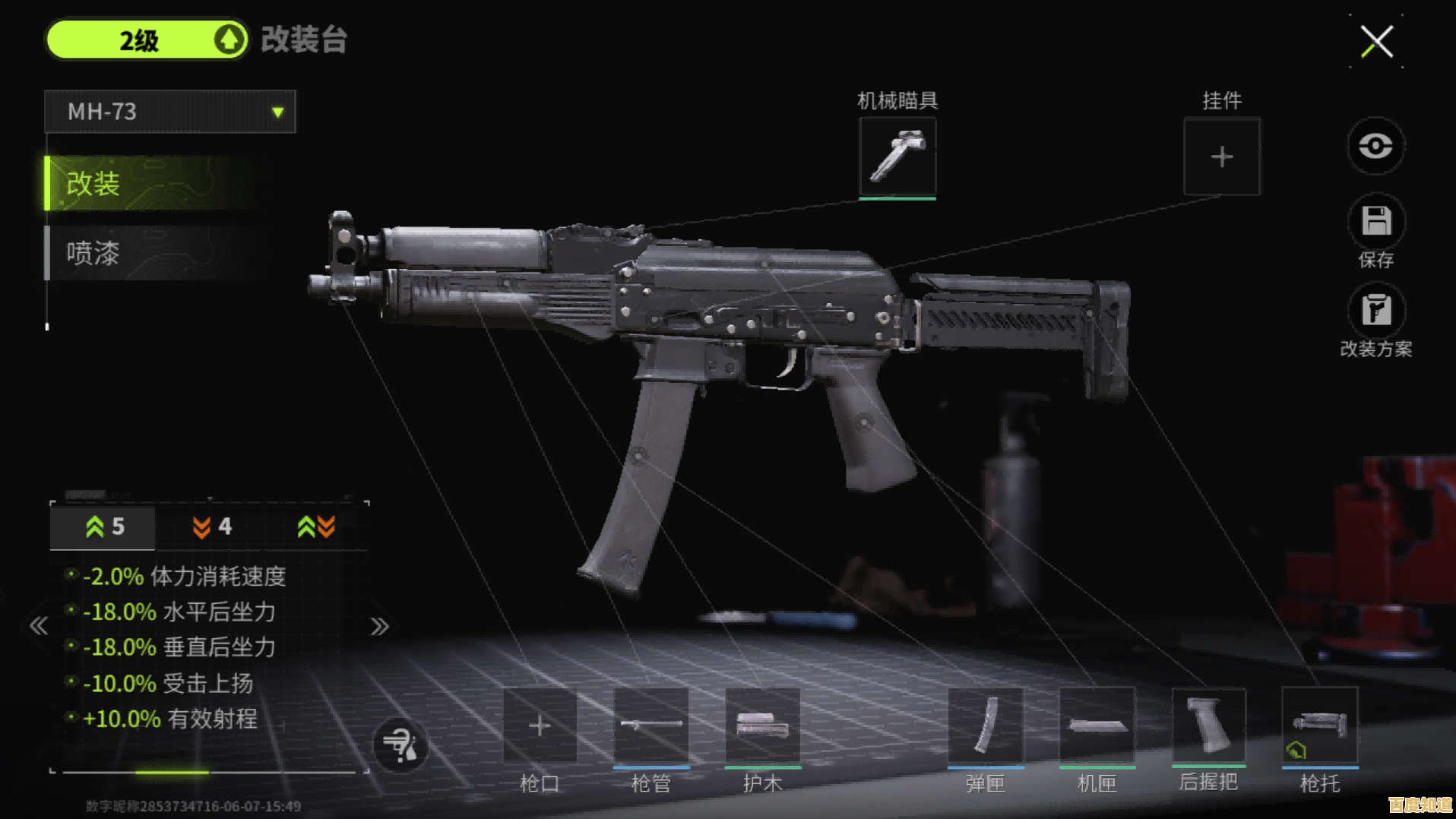Upgrade the level 2 workbench

point(229,40)
